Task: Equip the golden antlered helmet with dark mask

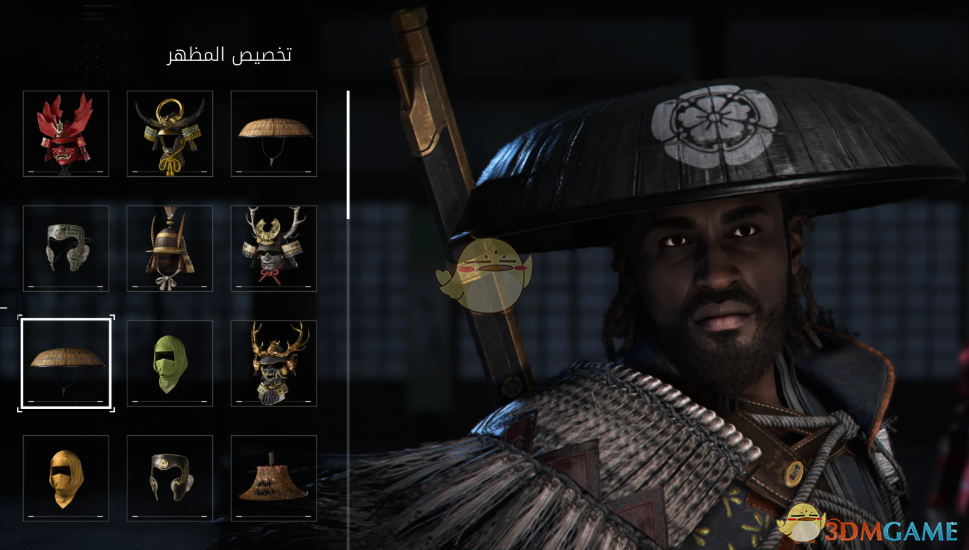Action: pos(274,363)
